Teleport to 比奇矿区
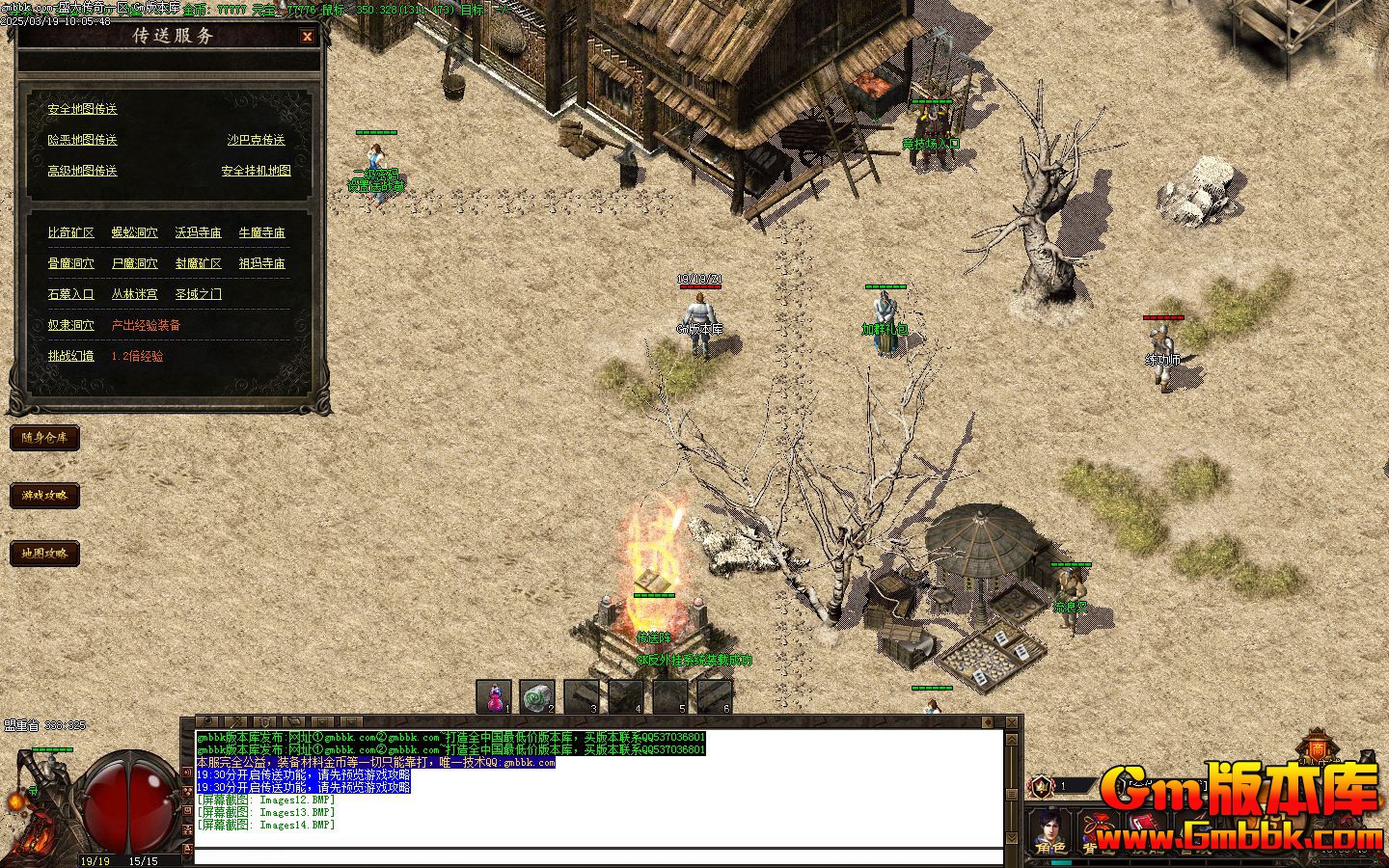 71,232
